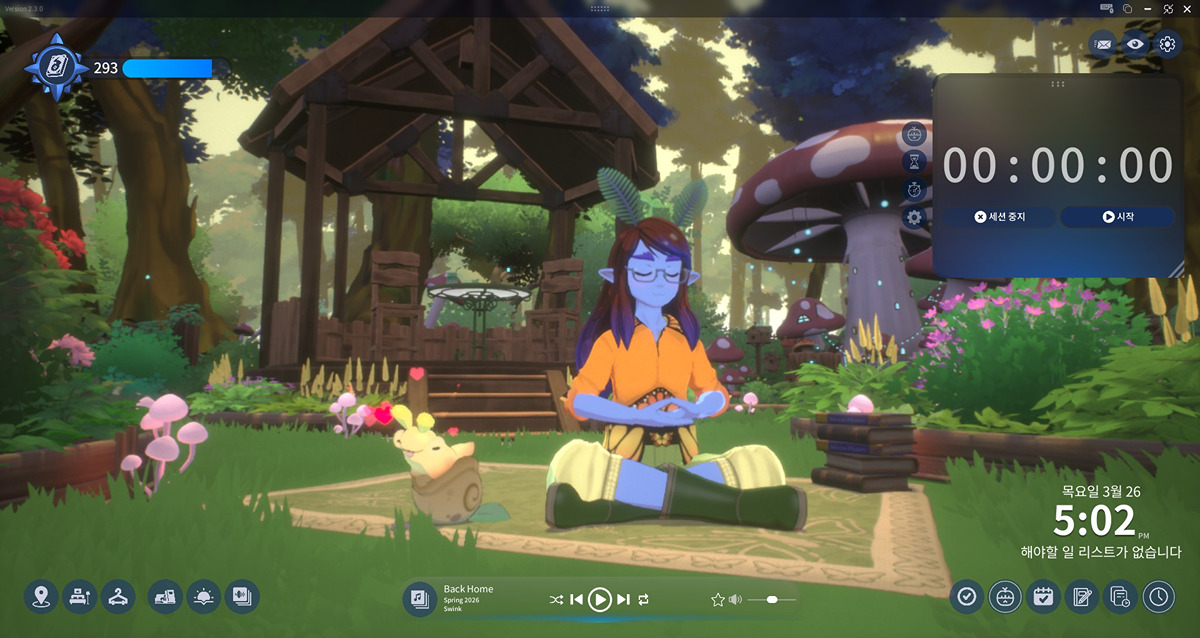Open the calendar icon
This screenshot has height=638, width=1200.
(x=1043, y=597)
